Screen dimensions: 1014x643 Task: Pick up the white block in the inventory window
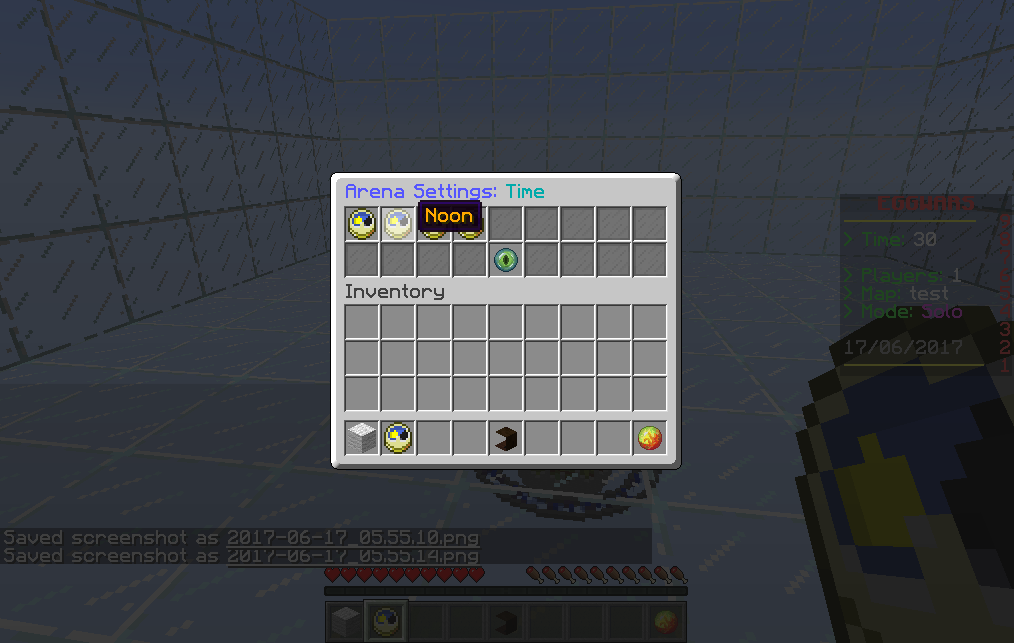tap(362, 437)
